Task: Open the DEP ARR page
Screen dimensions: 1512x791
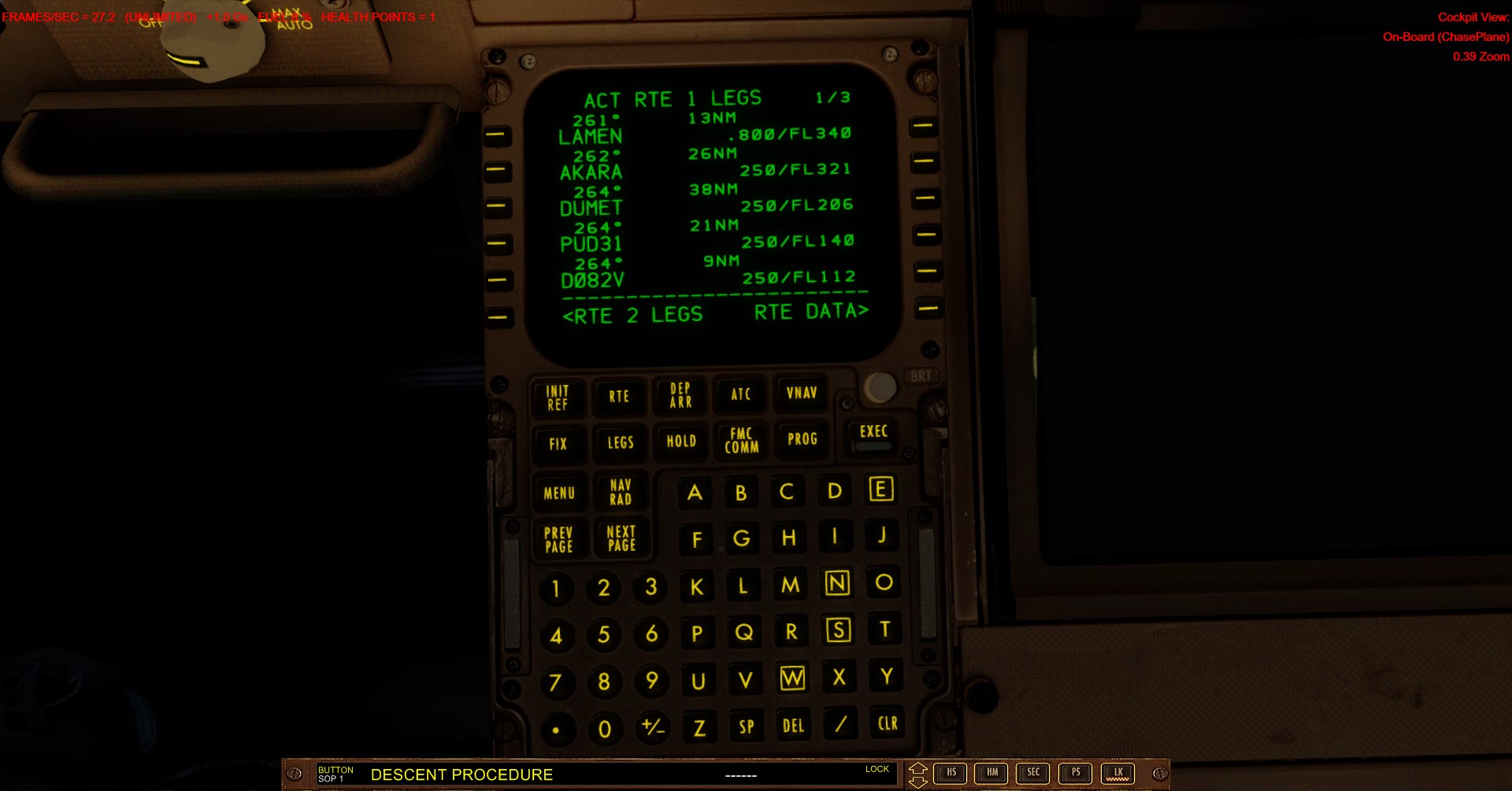Action: coord(679,395)
